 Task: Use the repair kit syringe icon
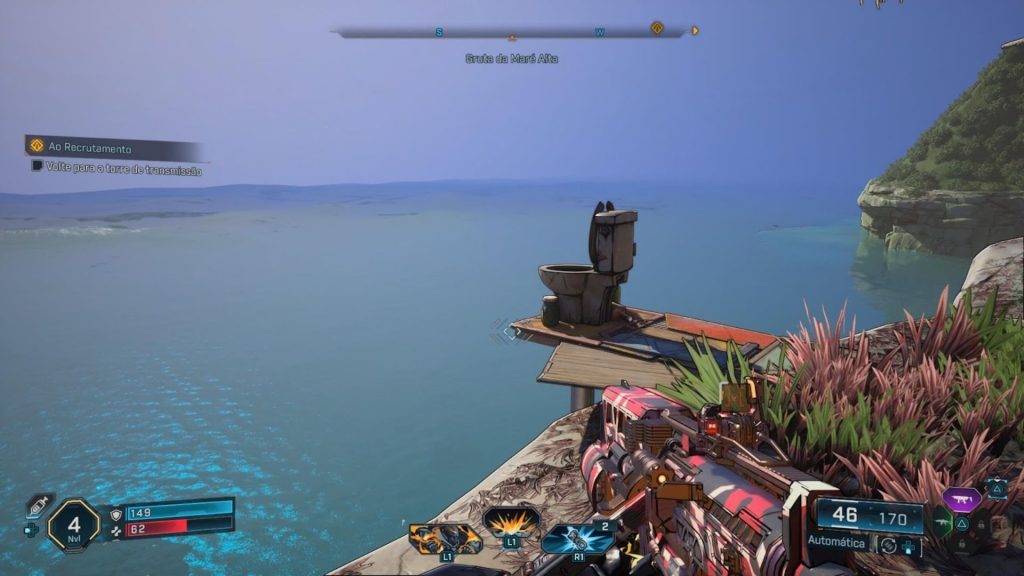point(39,505)
